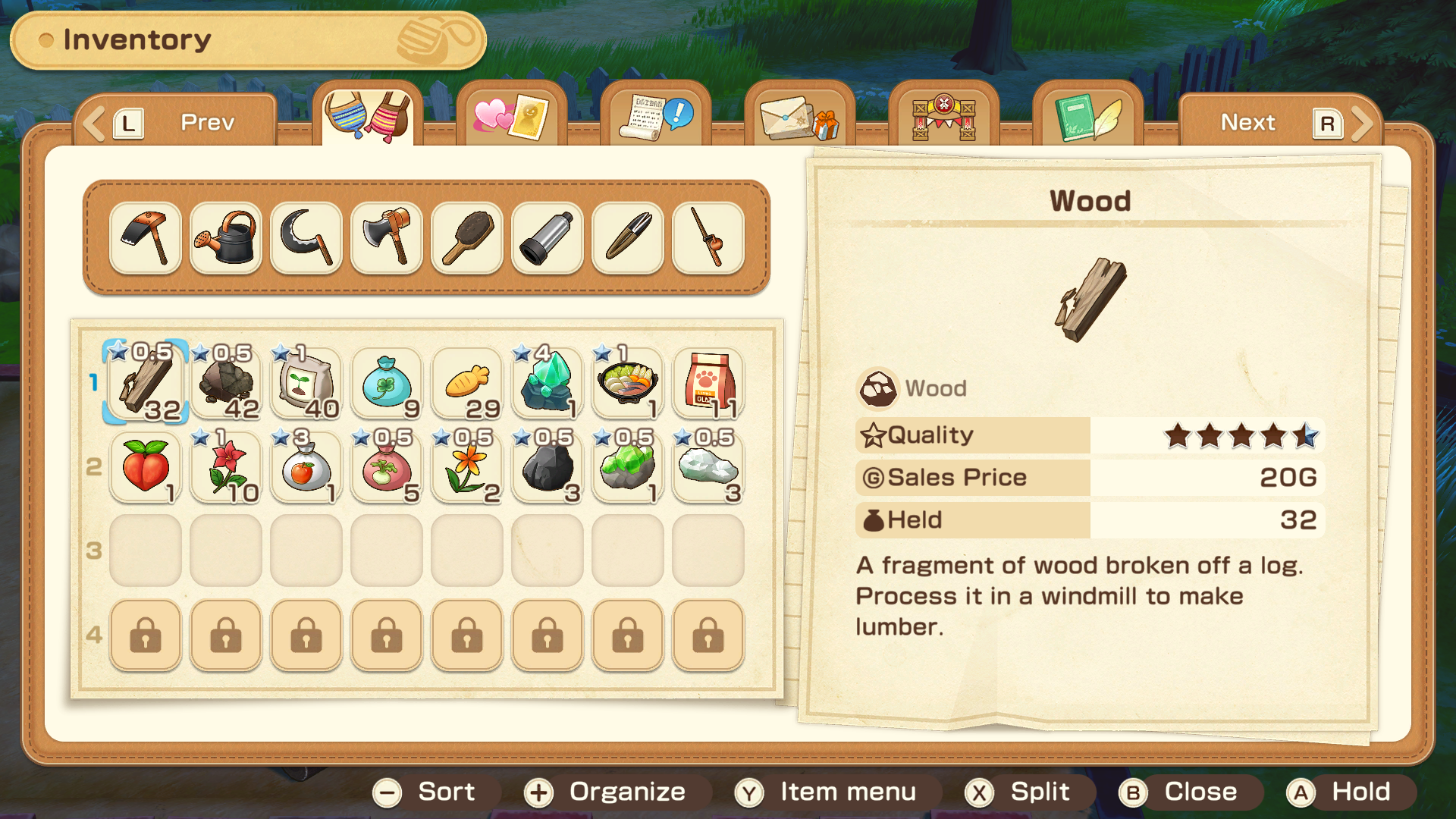Select the animal Brush

(x=466, y=237)
